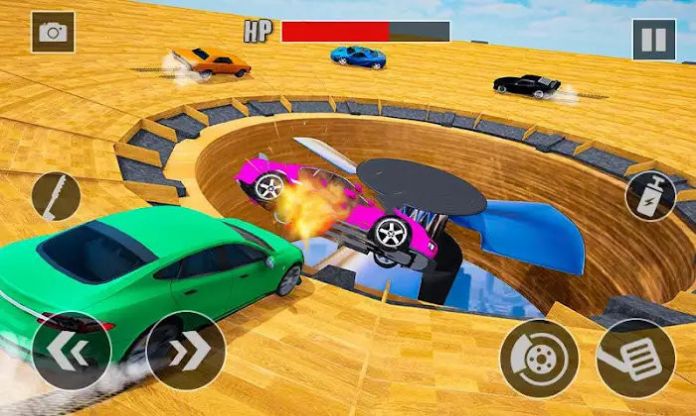Pause the game
This screenshot has width=696, height=416.
click(653, 40)
